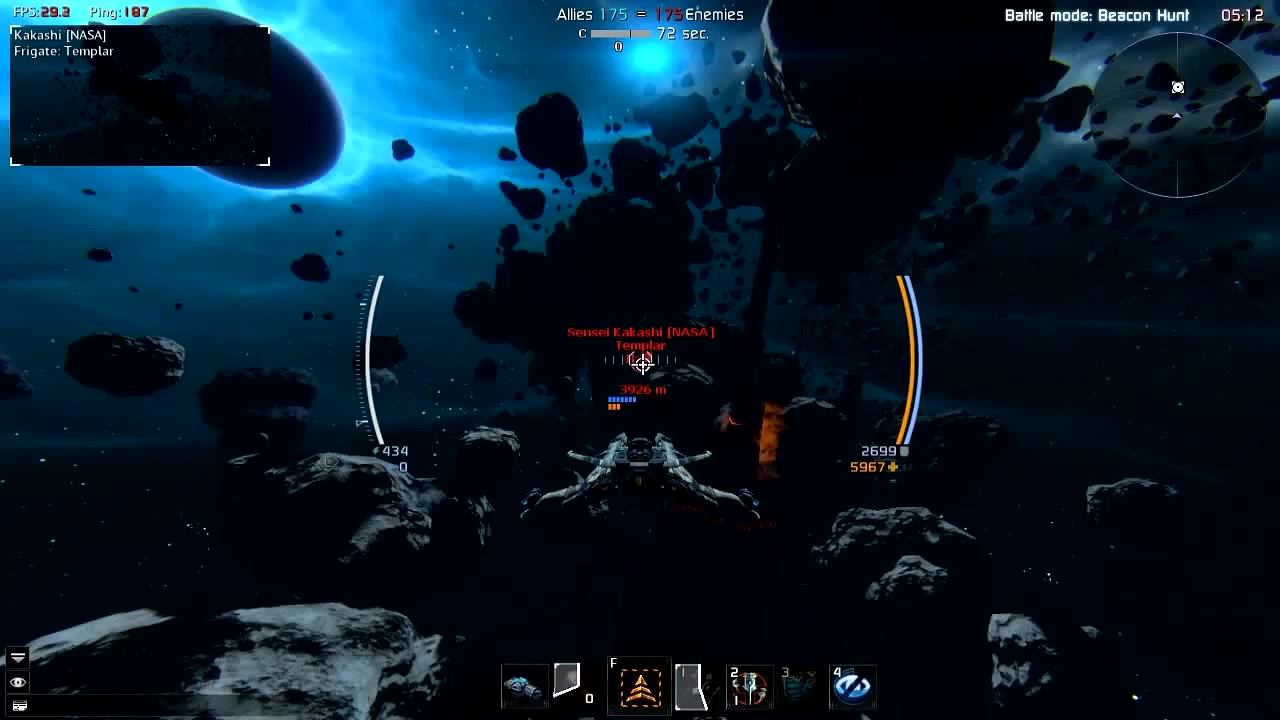Collapse chat with the down-arrow button
Viewport: 1280px width, 720px height.
pyautogui.click(x=18, y=657)
